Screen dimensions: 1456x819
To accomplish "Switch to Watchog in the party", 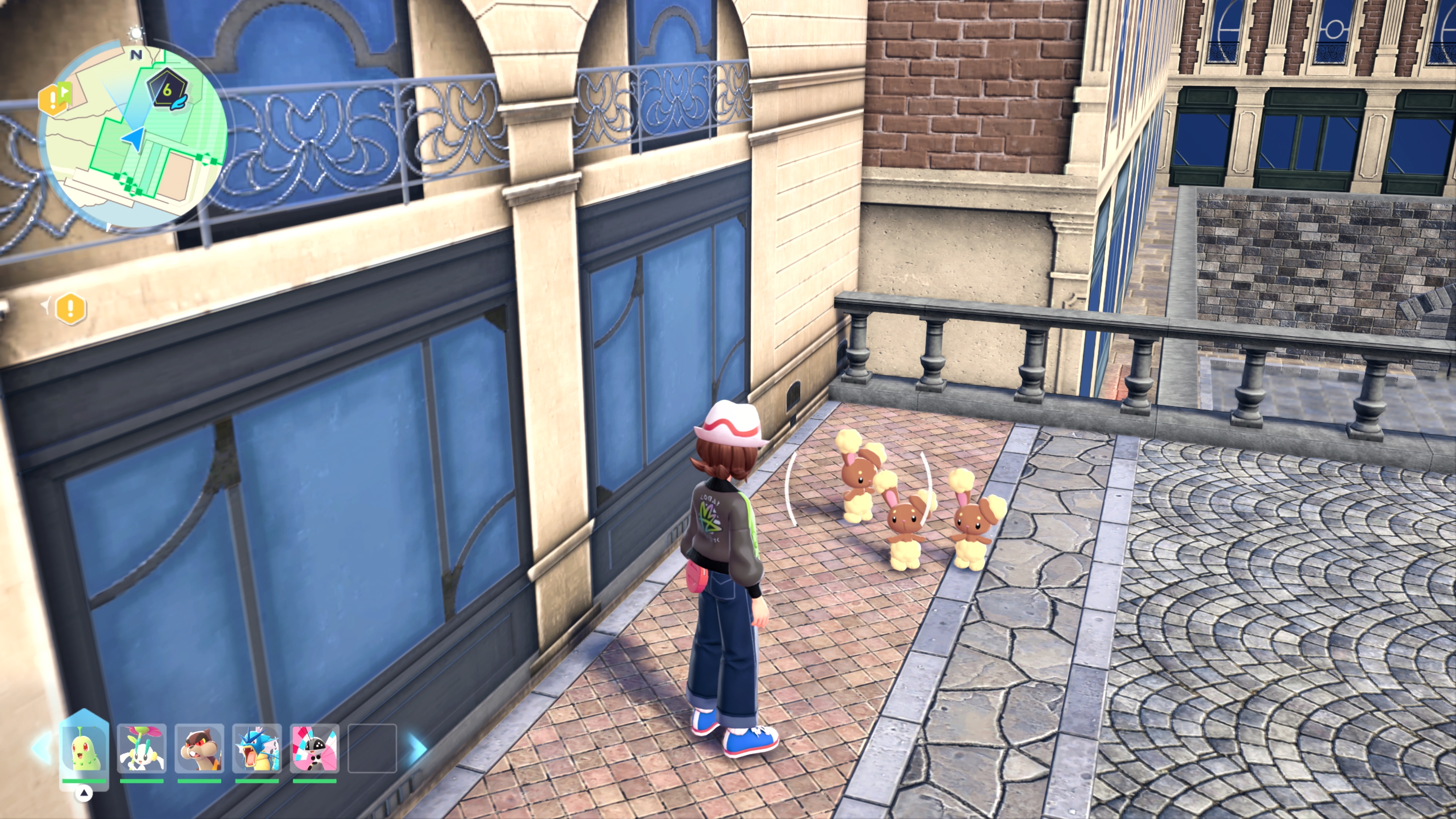I will 199,748.
